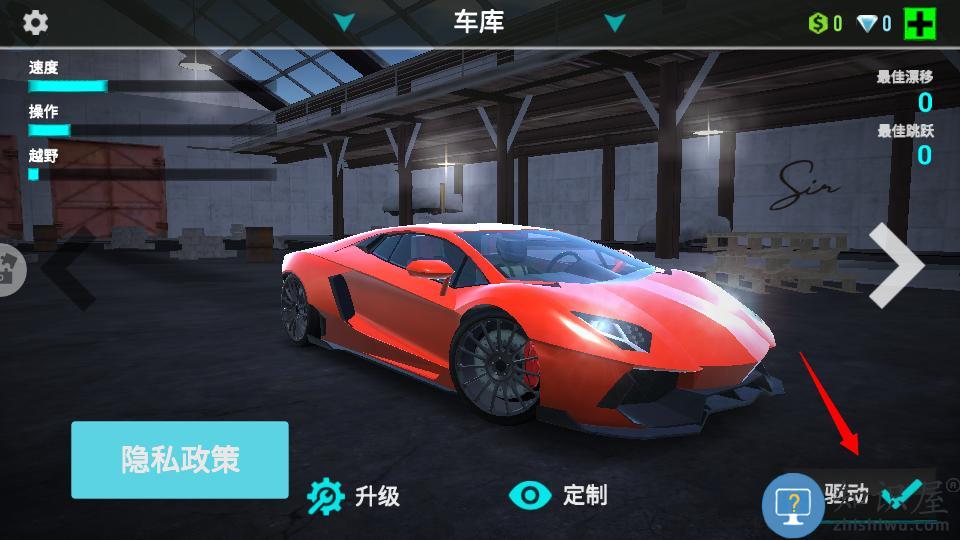
Task: Click the teal down arrow left of 车库
Action: (344, 22)
